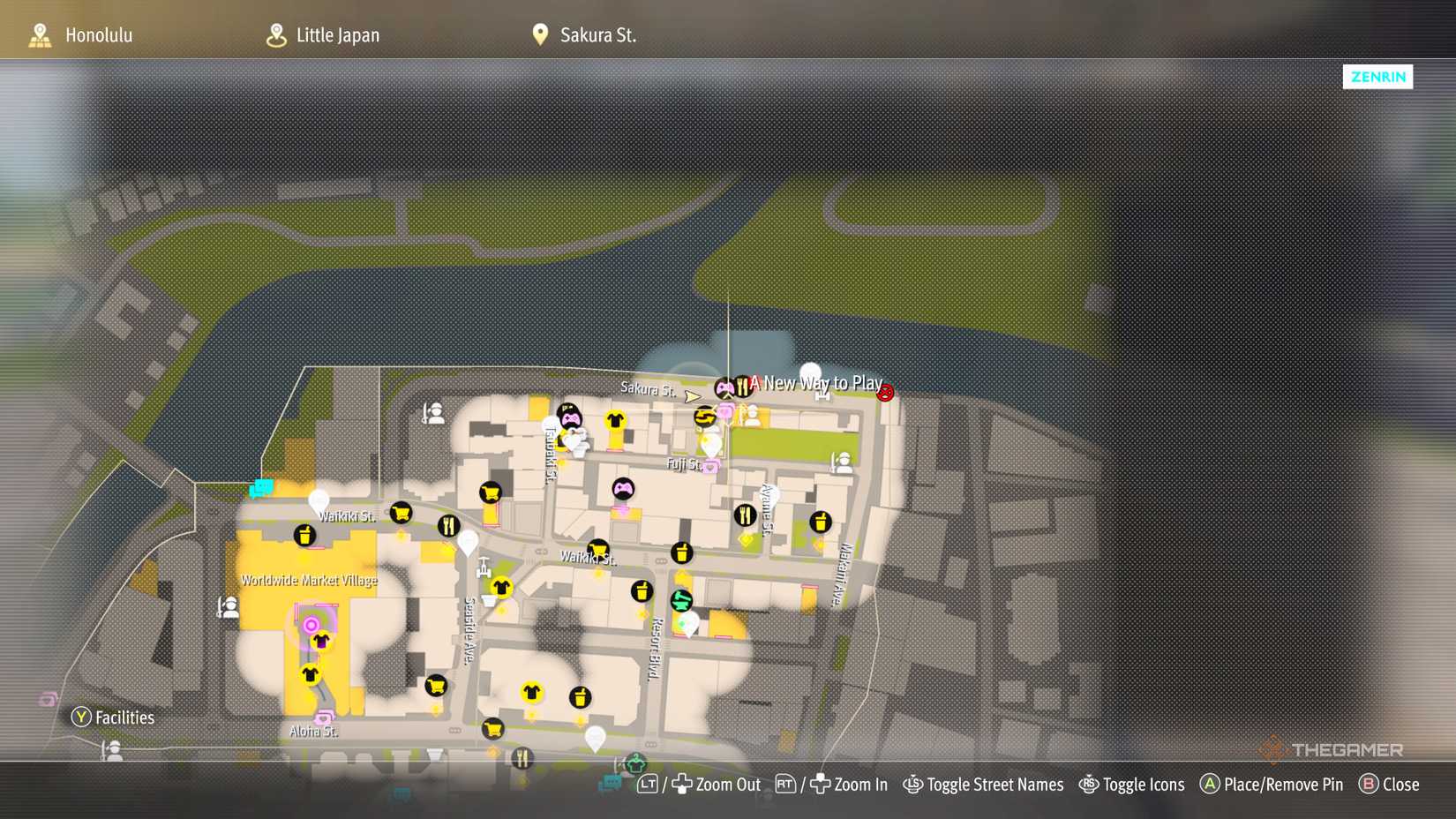
Task: Click the yellow S crest icon near Fuji St.
Action: pyautogui.click(x=705, y=417)
